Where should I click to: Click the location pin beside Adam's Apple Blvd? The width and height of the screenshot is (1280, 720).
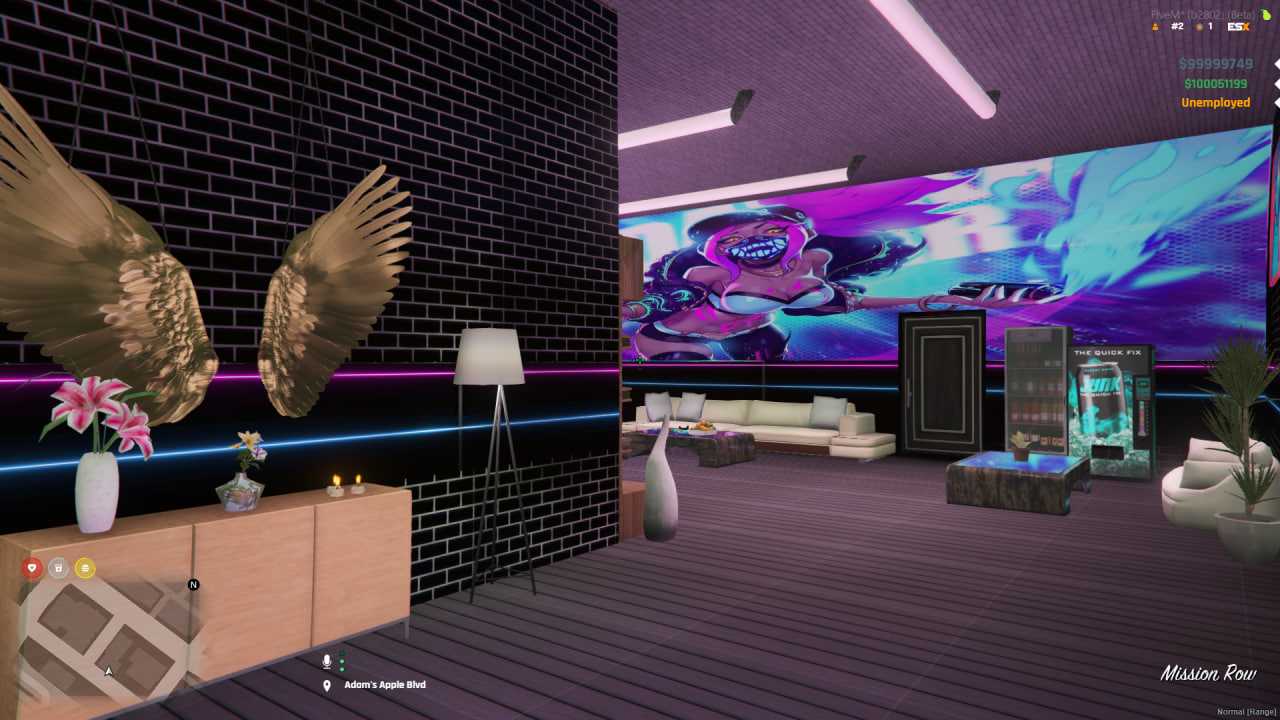[327, 685]
